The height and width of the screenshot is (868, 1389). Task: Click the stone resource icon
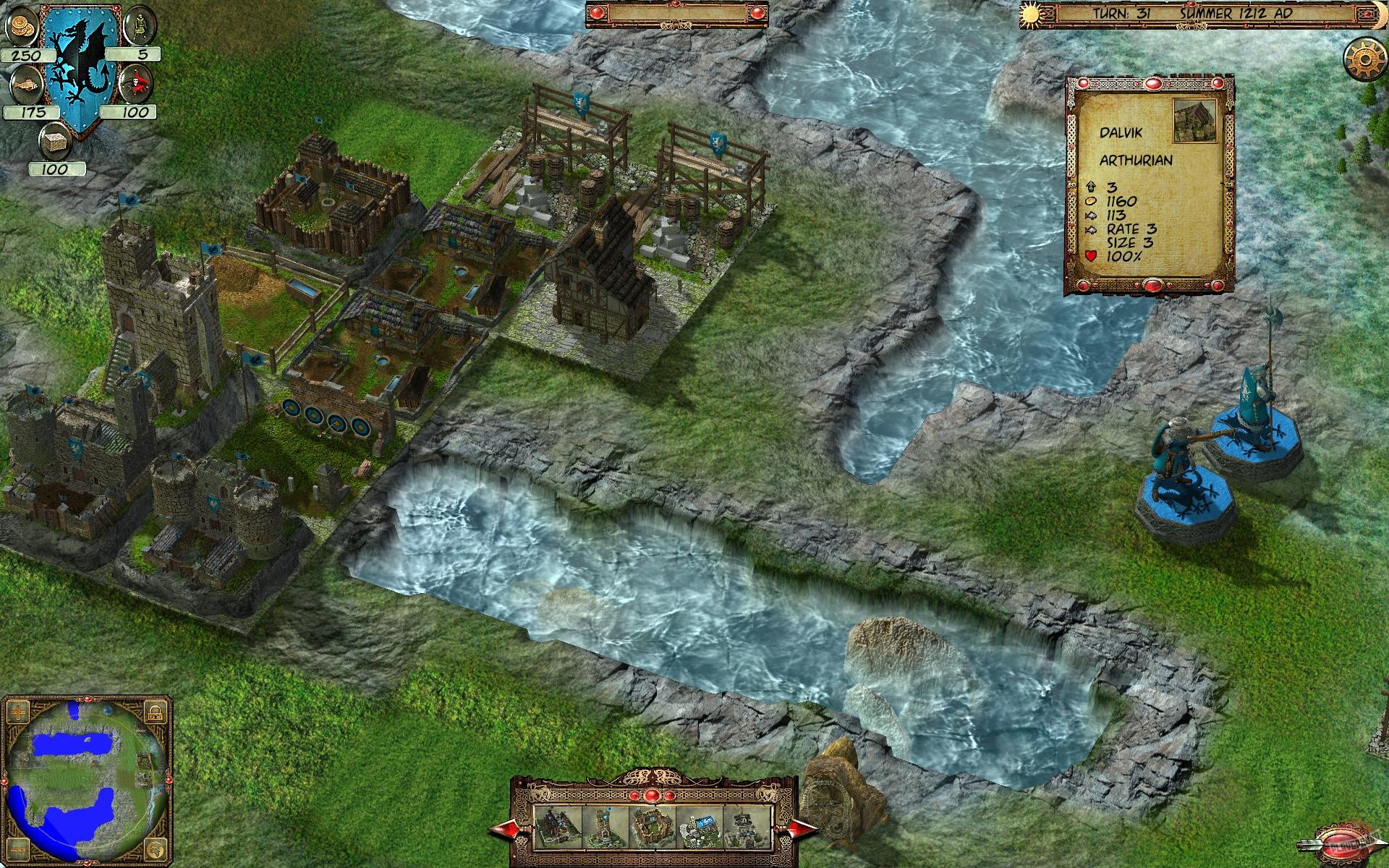tap(54, 142)
